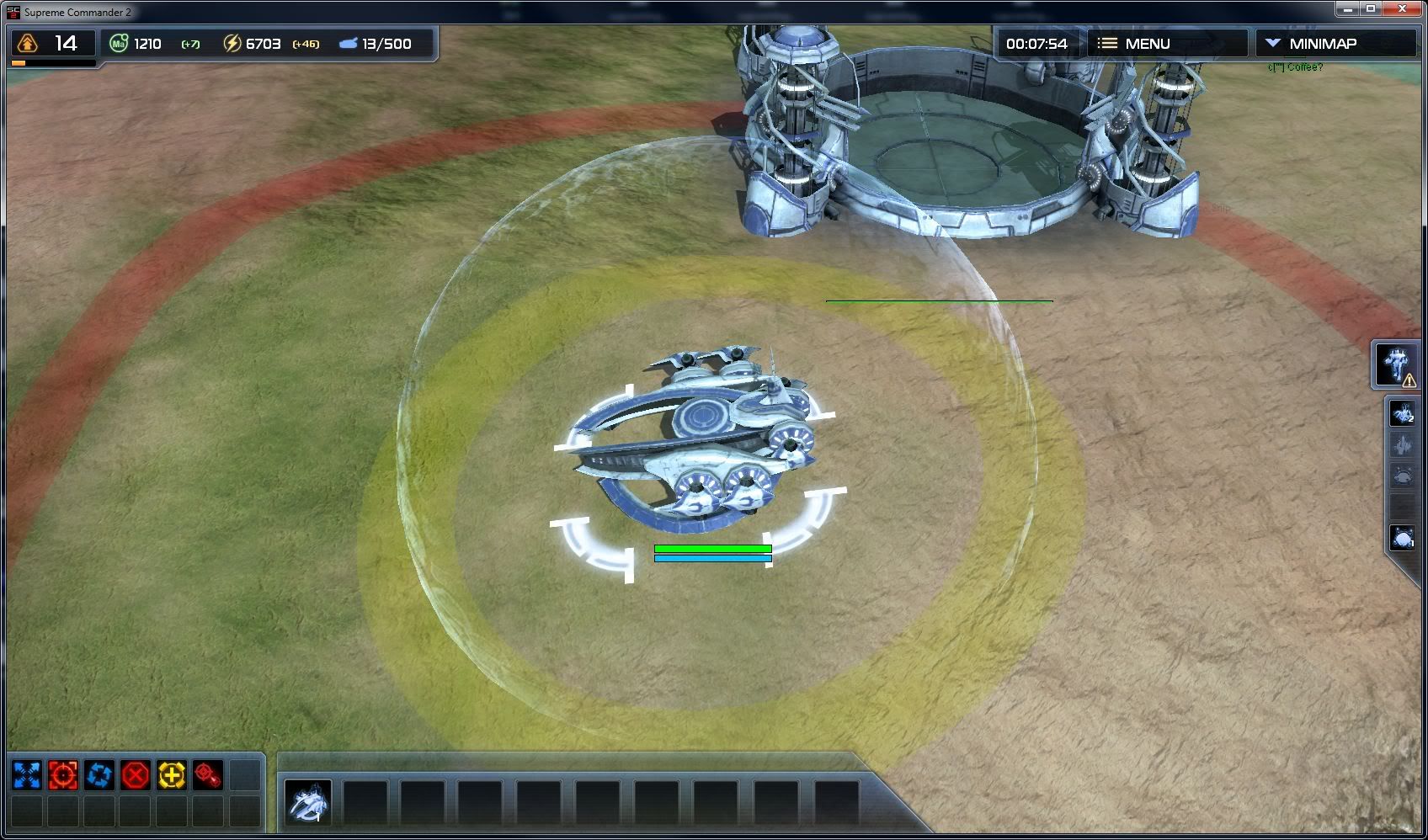Select the red crosshair Attack command
Viewport: 1428px width, 840px height.
63,775
